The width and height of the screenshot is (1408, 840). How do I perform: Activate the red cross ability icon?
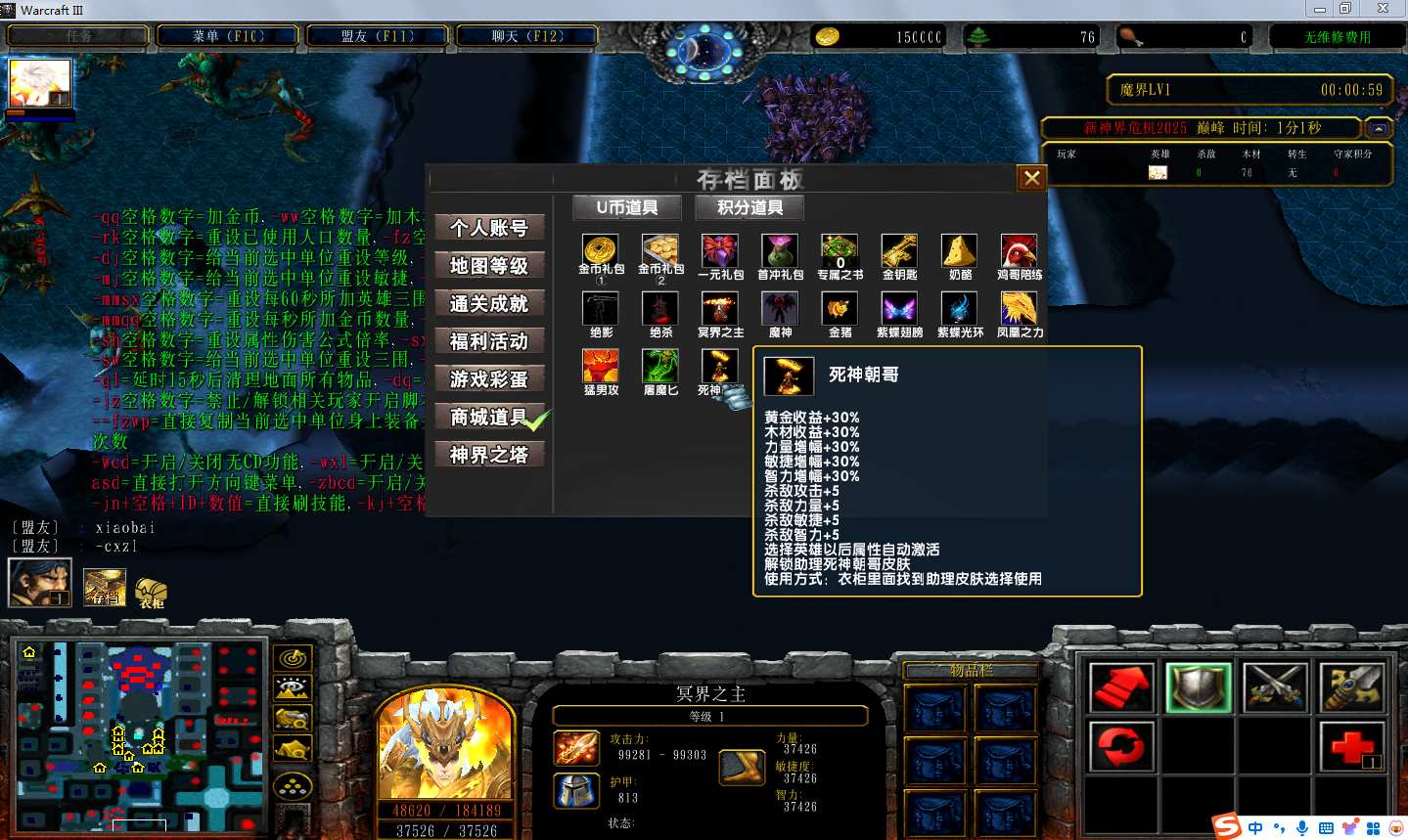pos(1353,746)
